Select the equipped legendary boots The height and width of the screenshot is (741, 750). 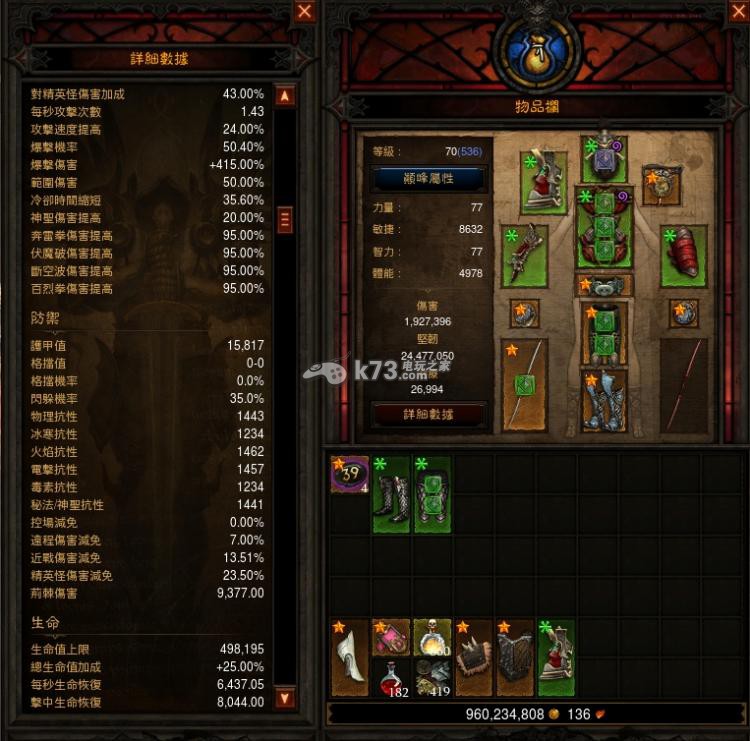click(x=604, y=401)
